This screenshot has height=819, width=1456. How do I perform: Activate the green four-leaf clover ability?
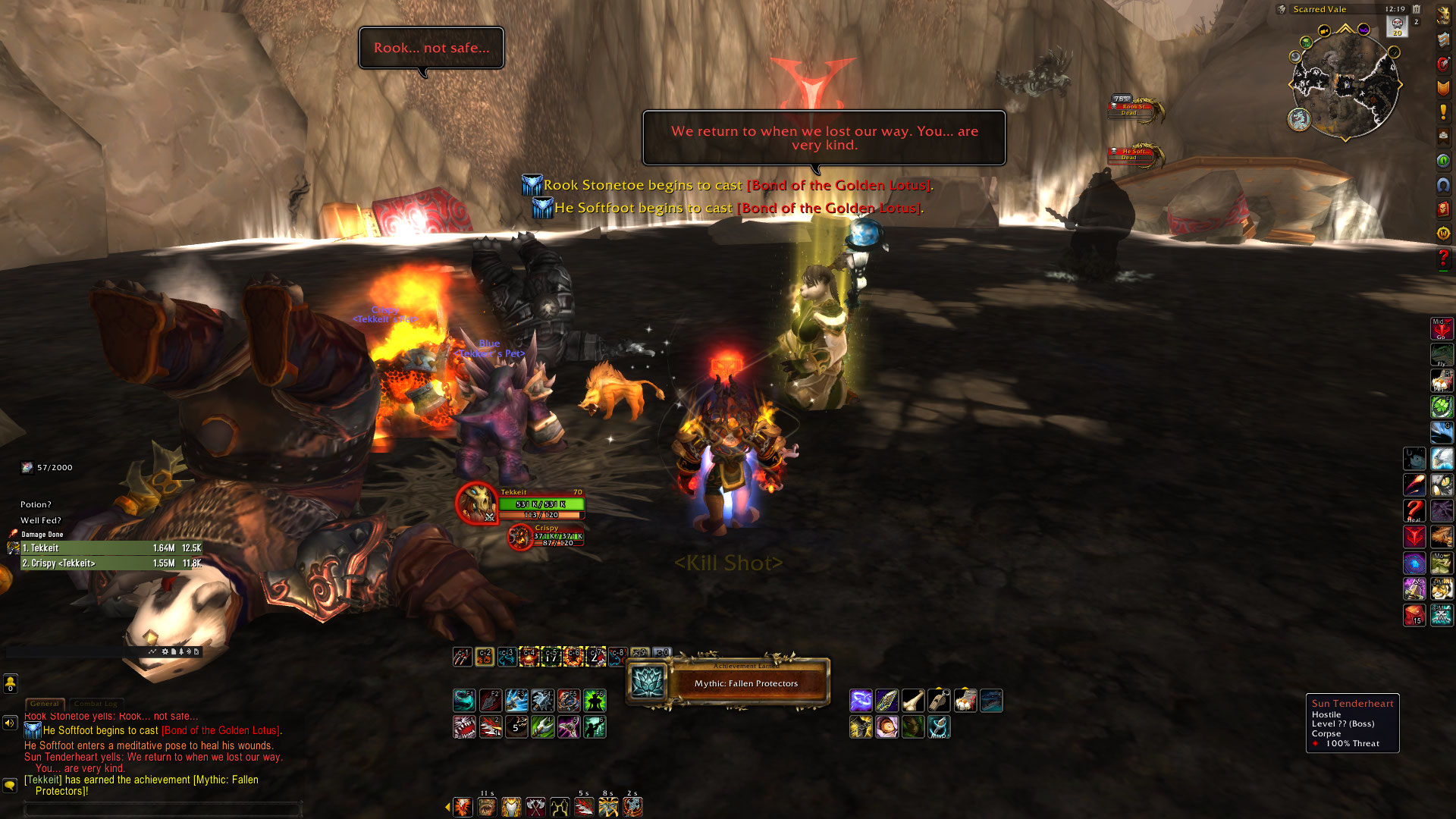tap(1441, 407)
